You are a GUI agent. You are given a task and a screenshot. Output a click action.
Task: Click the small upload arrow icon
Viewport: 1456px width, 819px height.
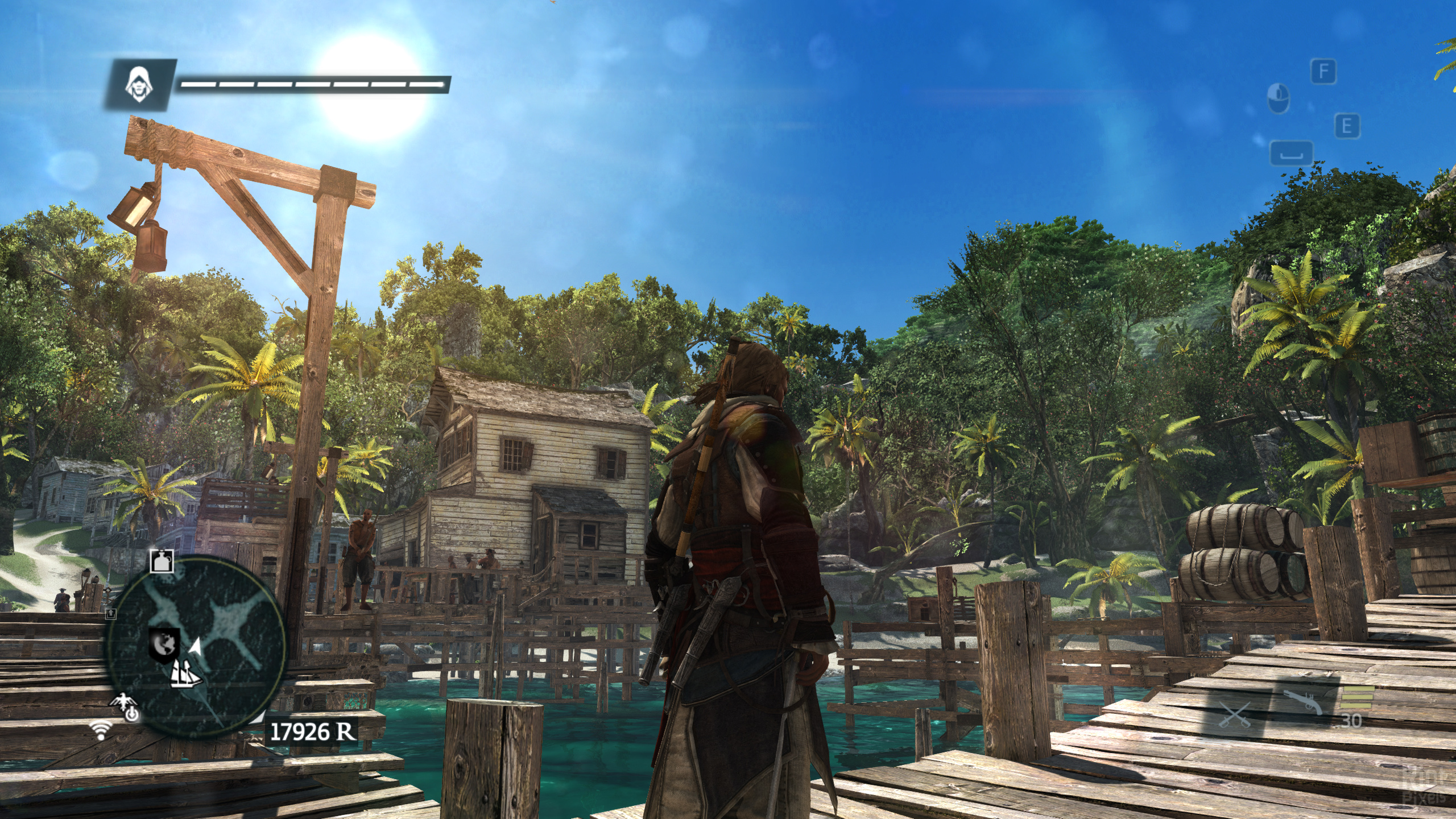tap(111, 613)
